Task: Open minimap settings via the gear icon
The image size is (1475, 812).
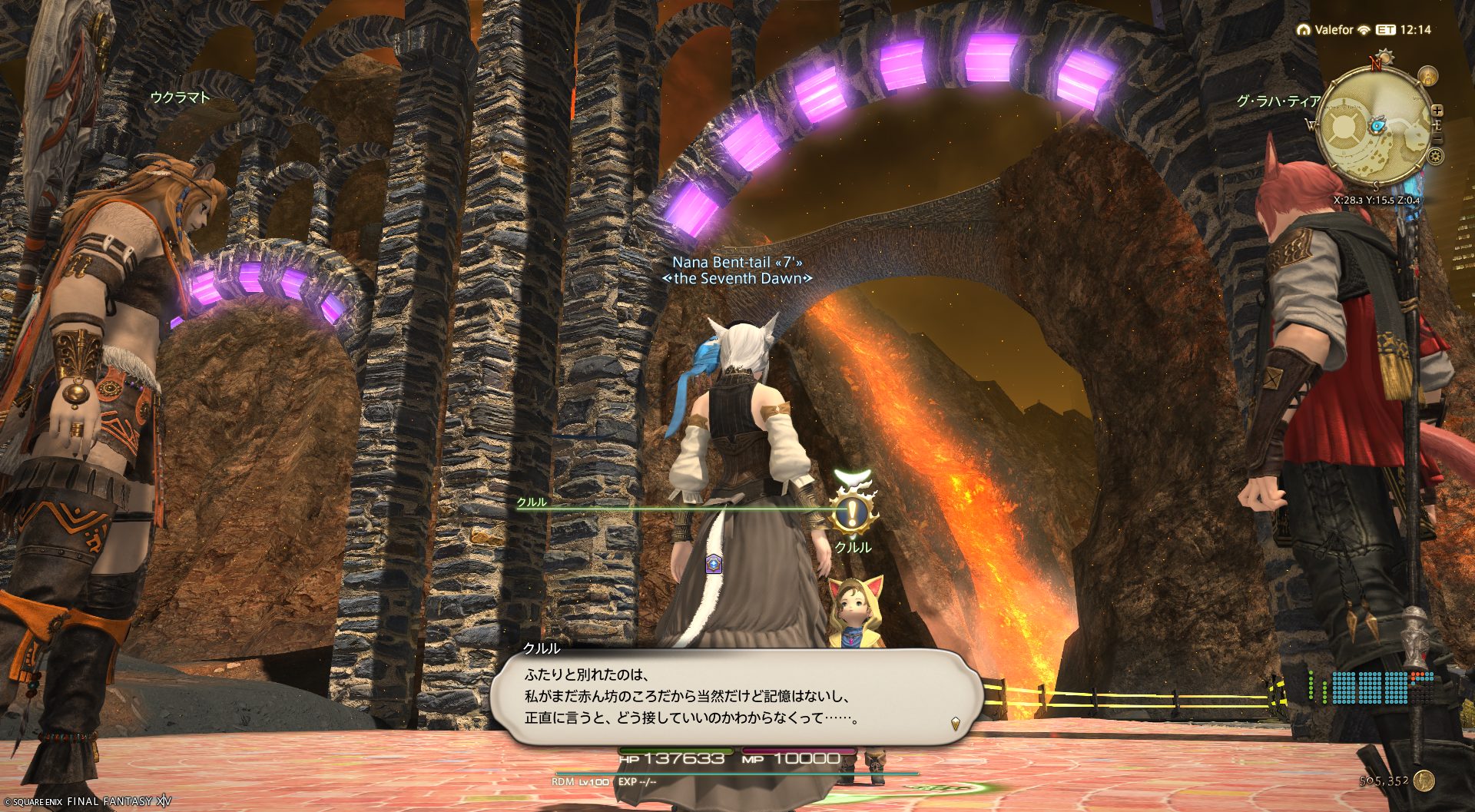Action: click(1434, 157)
